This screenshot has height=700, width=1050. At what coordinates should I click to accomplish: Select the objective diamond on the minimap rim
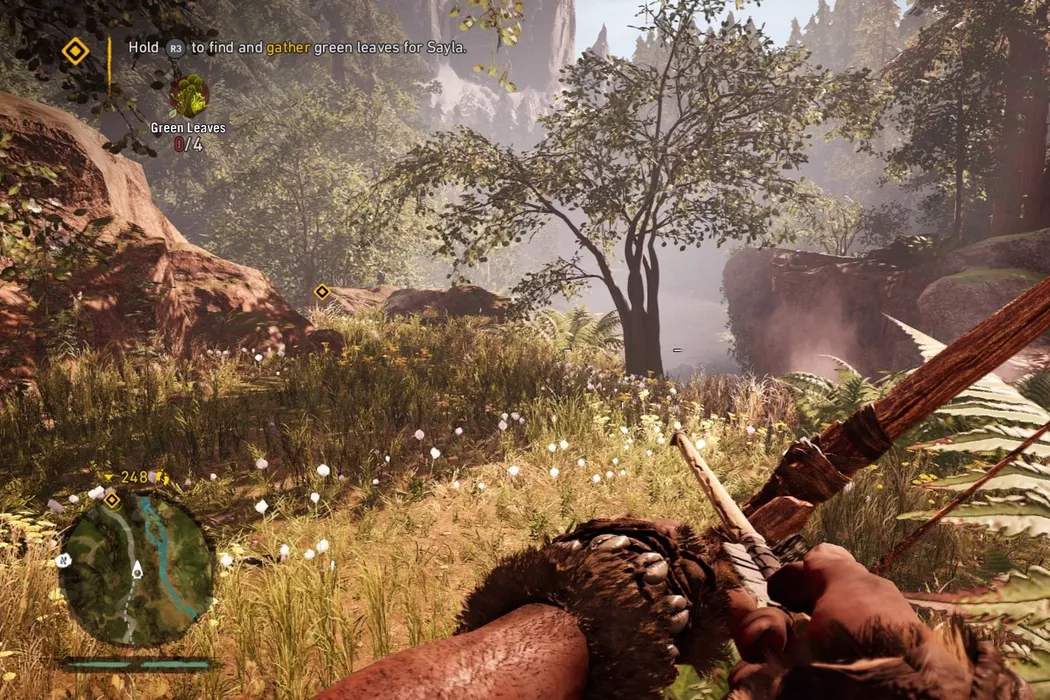[112, 499]
